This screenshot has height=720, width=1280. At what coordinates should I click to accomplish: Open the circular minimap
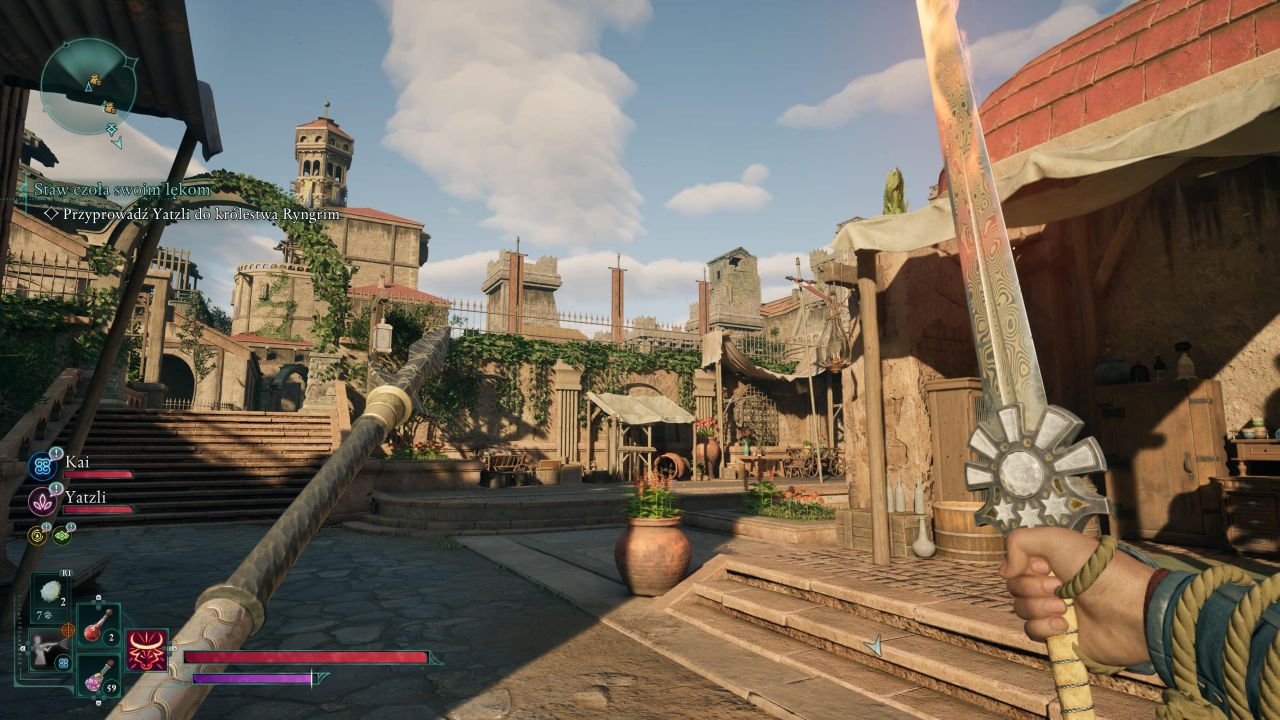pyautogui.click(x=89, y=87)
